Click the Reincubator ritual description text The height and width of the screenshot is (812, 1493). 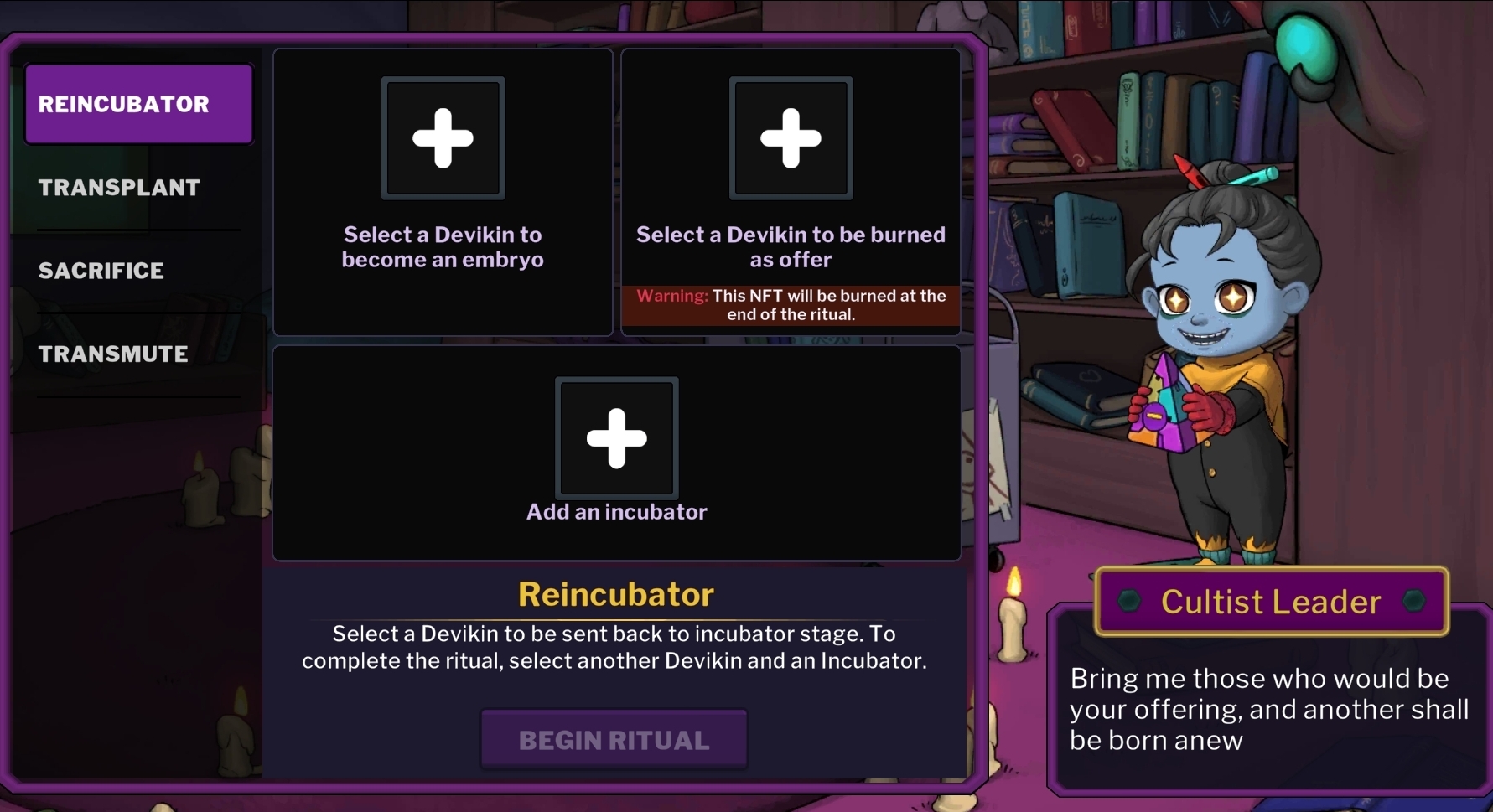(614, 647)
